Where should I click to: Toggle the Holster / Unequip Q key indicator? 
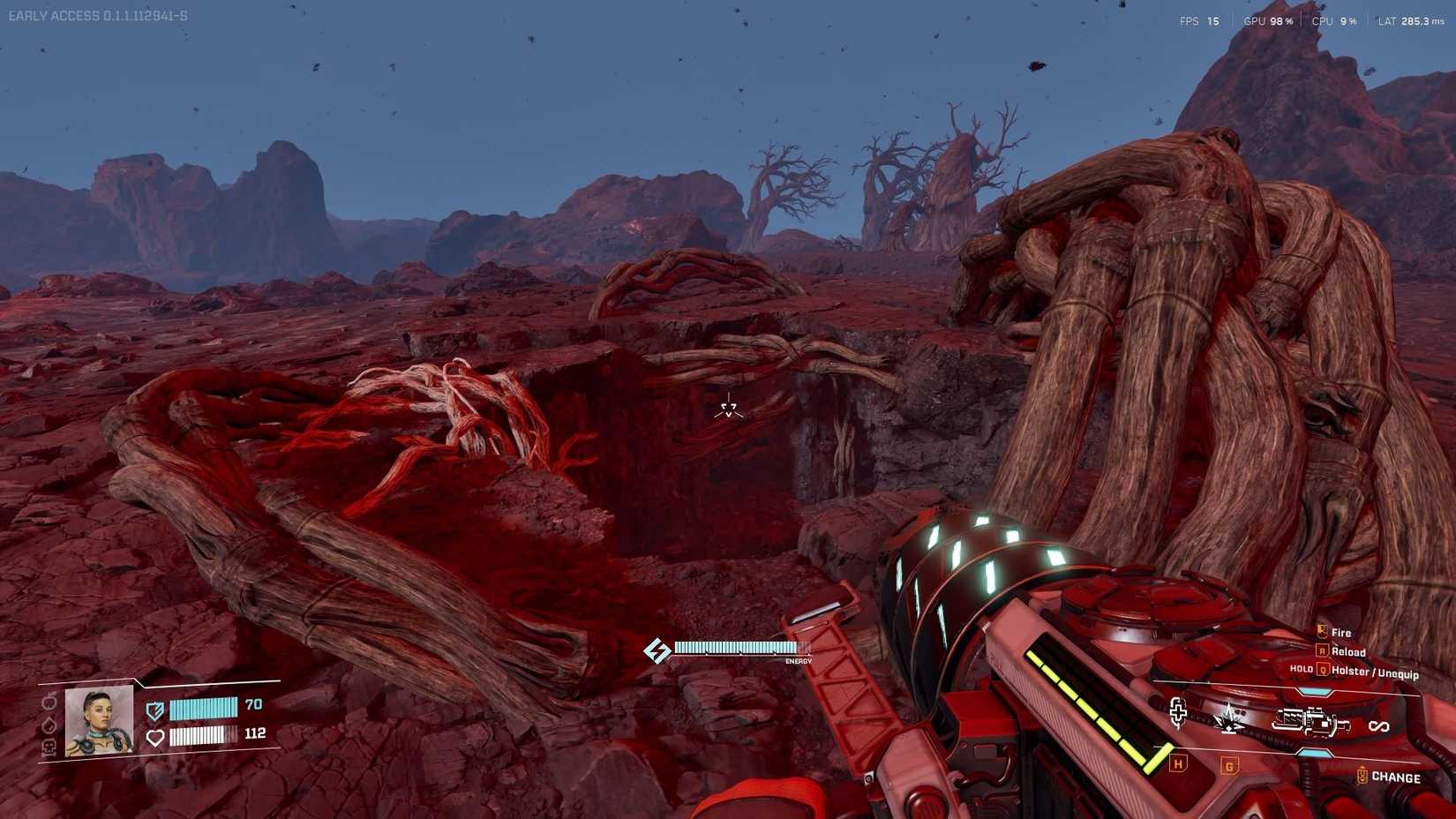[x=1323, y=669]
